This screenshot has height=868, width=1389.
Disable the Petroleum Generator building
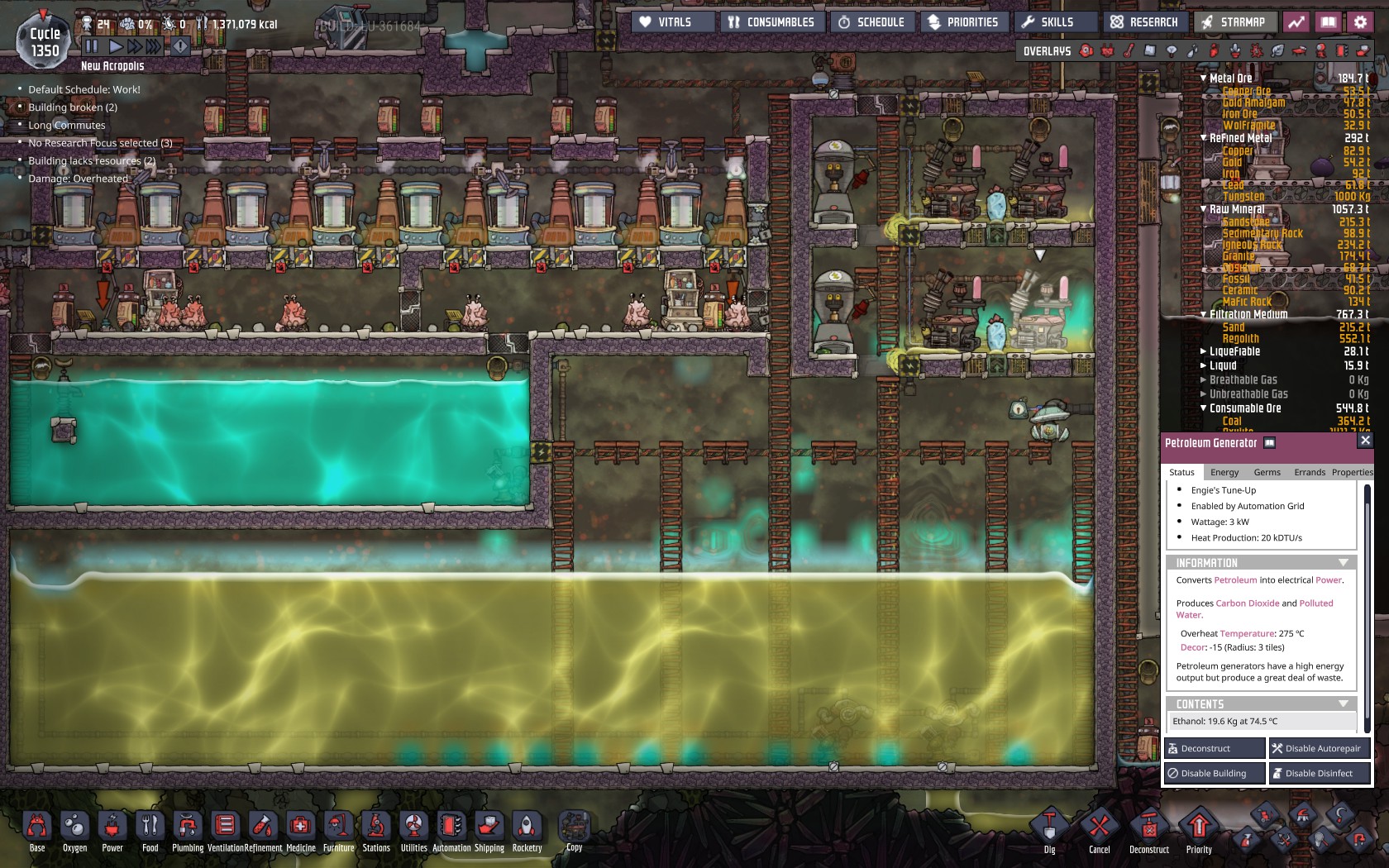1214,773
